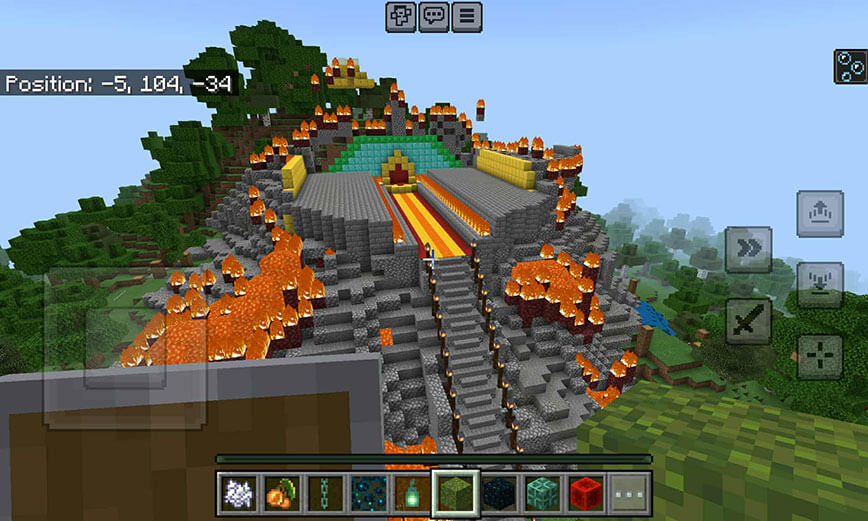Select the teal copper block slot
Image resolution: width=868 pixels, height=521 pixels.
tap(542, 493)
